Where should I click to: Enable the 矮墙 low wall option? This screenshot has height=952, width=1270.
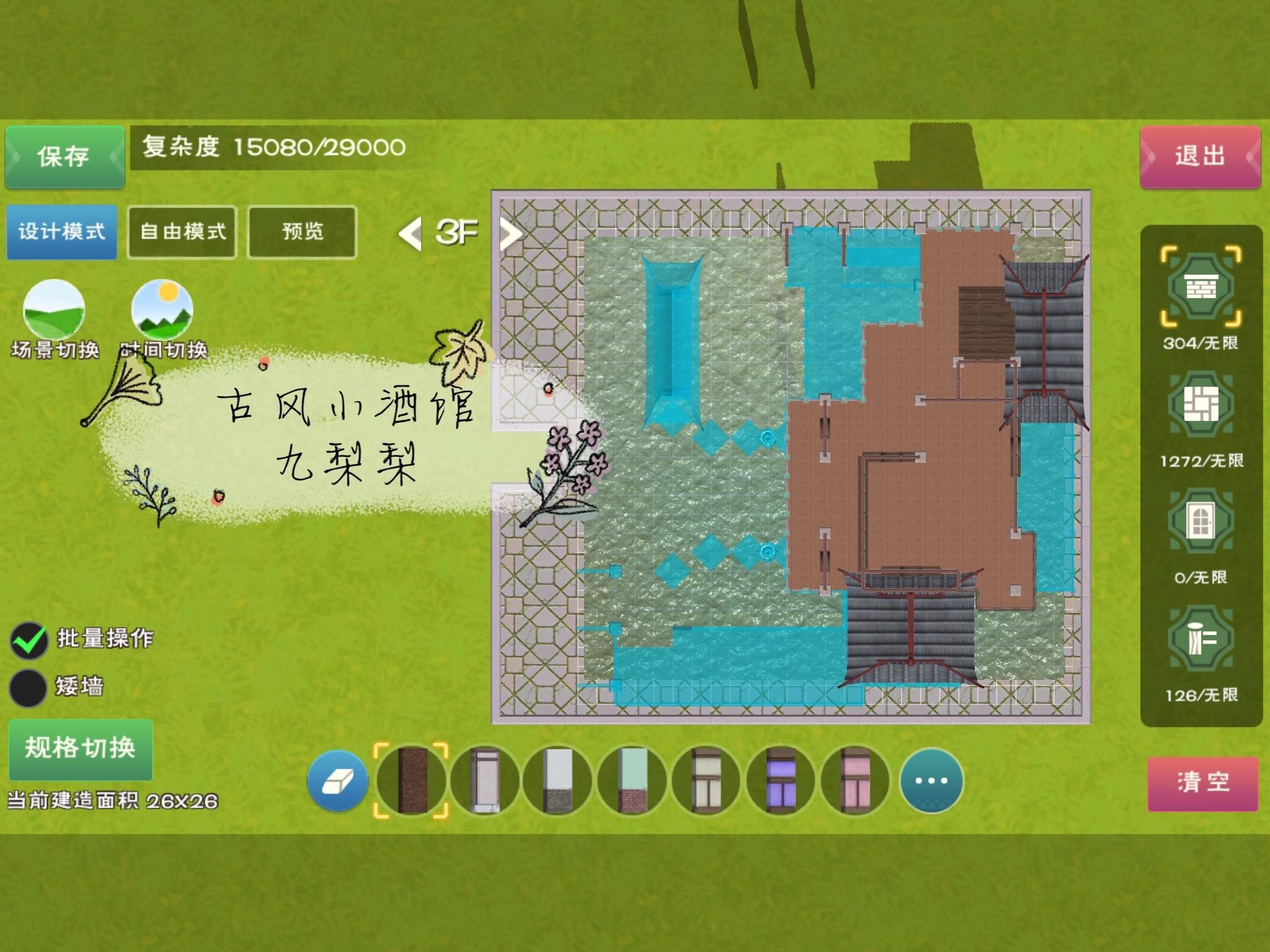[x=29, y=687]
